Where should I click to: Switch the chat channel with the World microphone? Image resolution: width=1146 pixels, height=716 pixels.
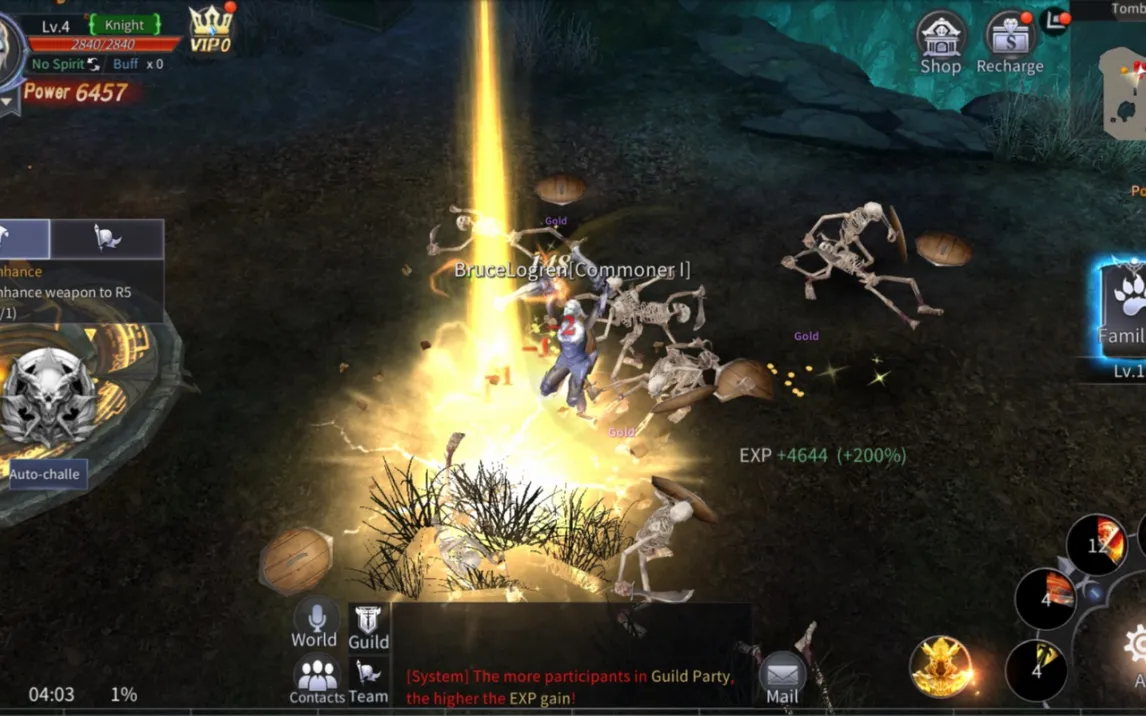[x=314, y=625]
